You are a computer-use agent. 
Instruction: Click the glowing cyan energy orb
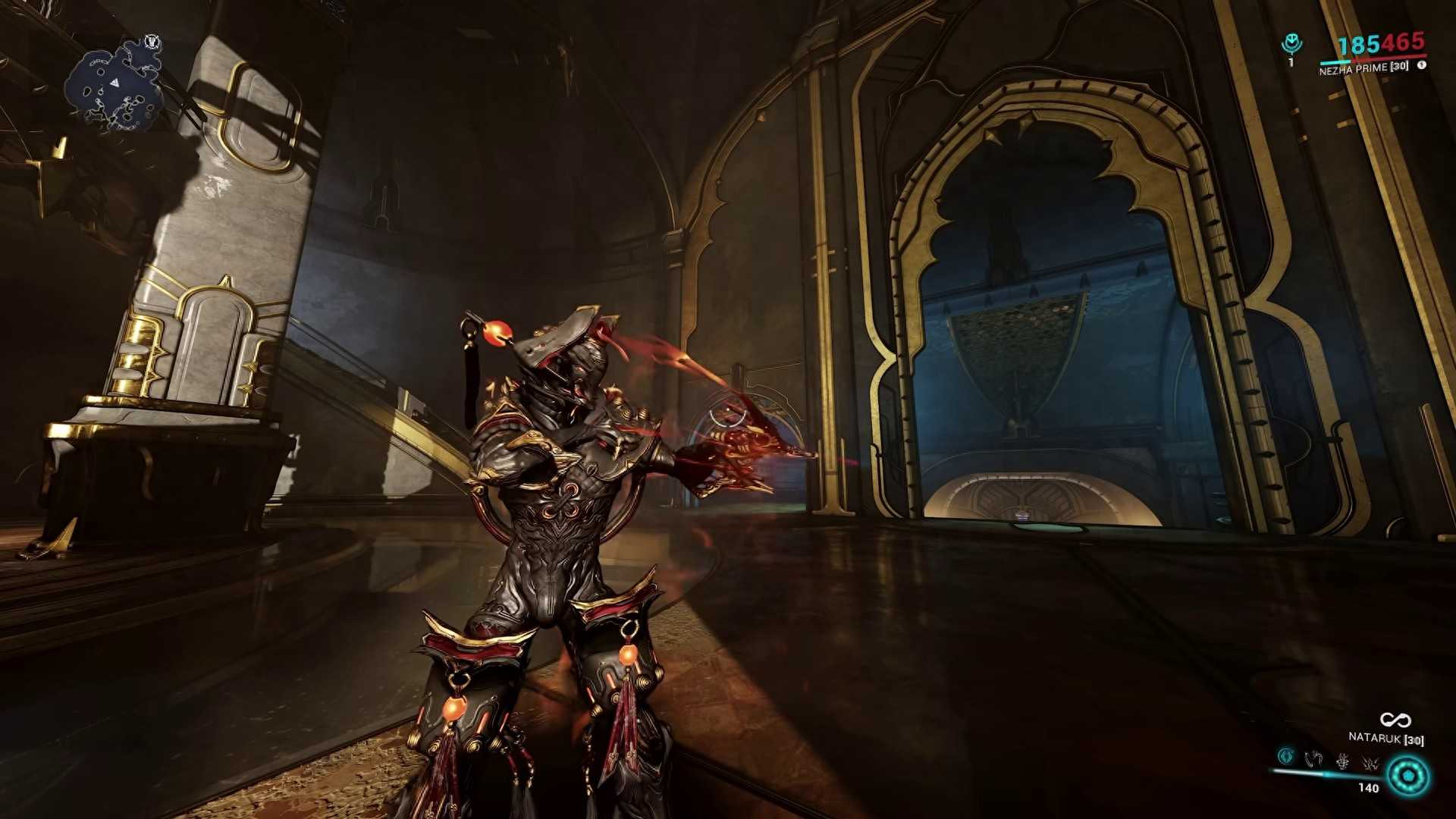[1408, 777]
